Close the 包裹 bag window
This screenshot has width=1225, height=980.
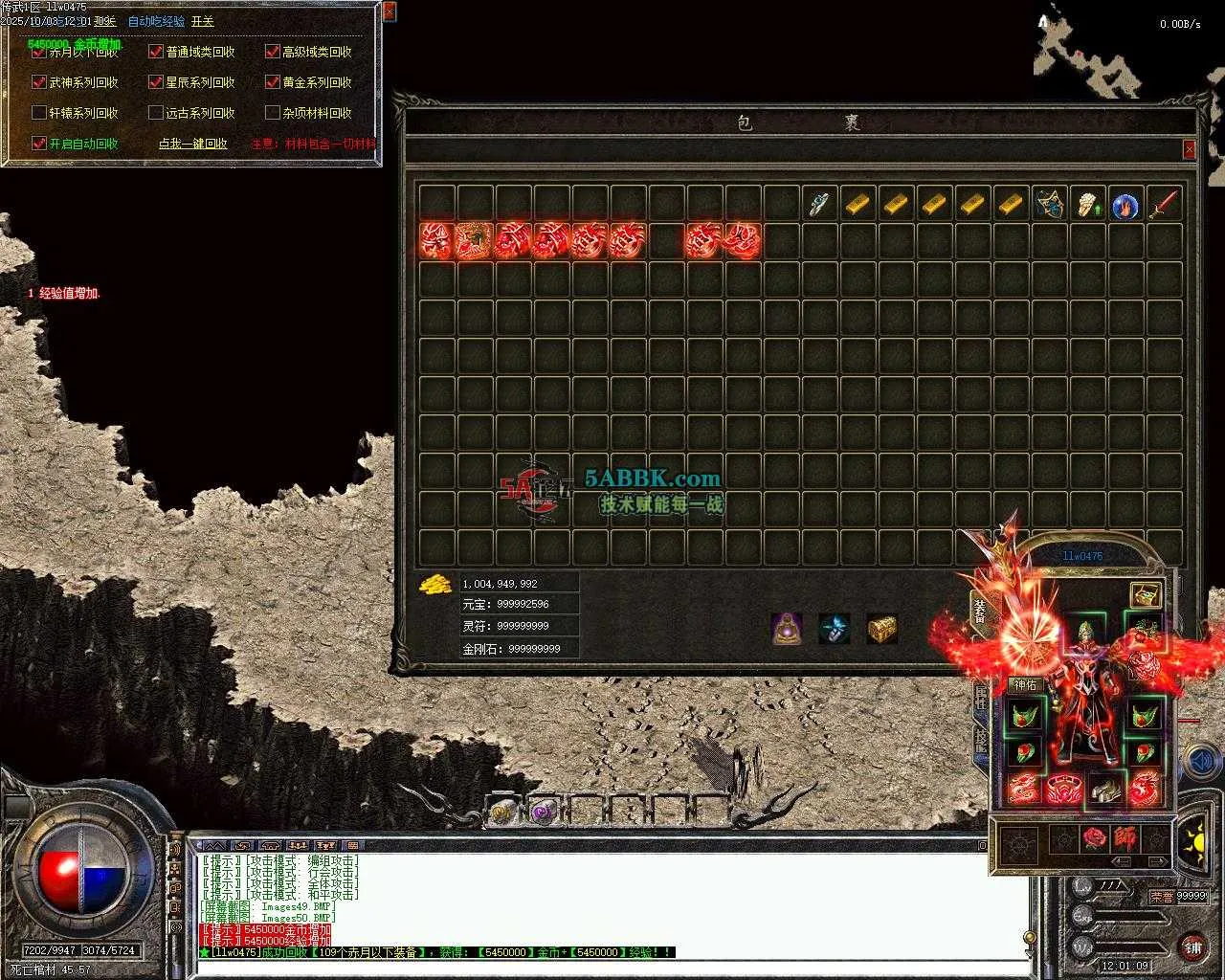tap(1189, 149)
